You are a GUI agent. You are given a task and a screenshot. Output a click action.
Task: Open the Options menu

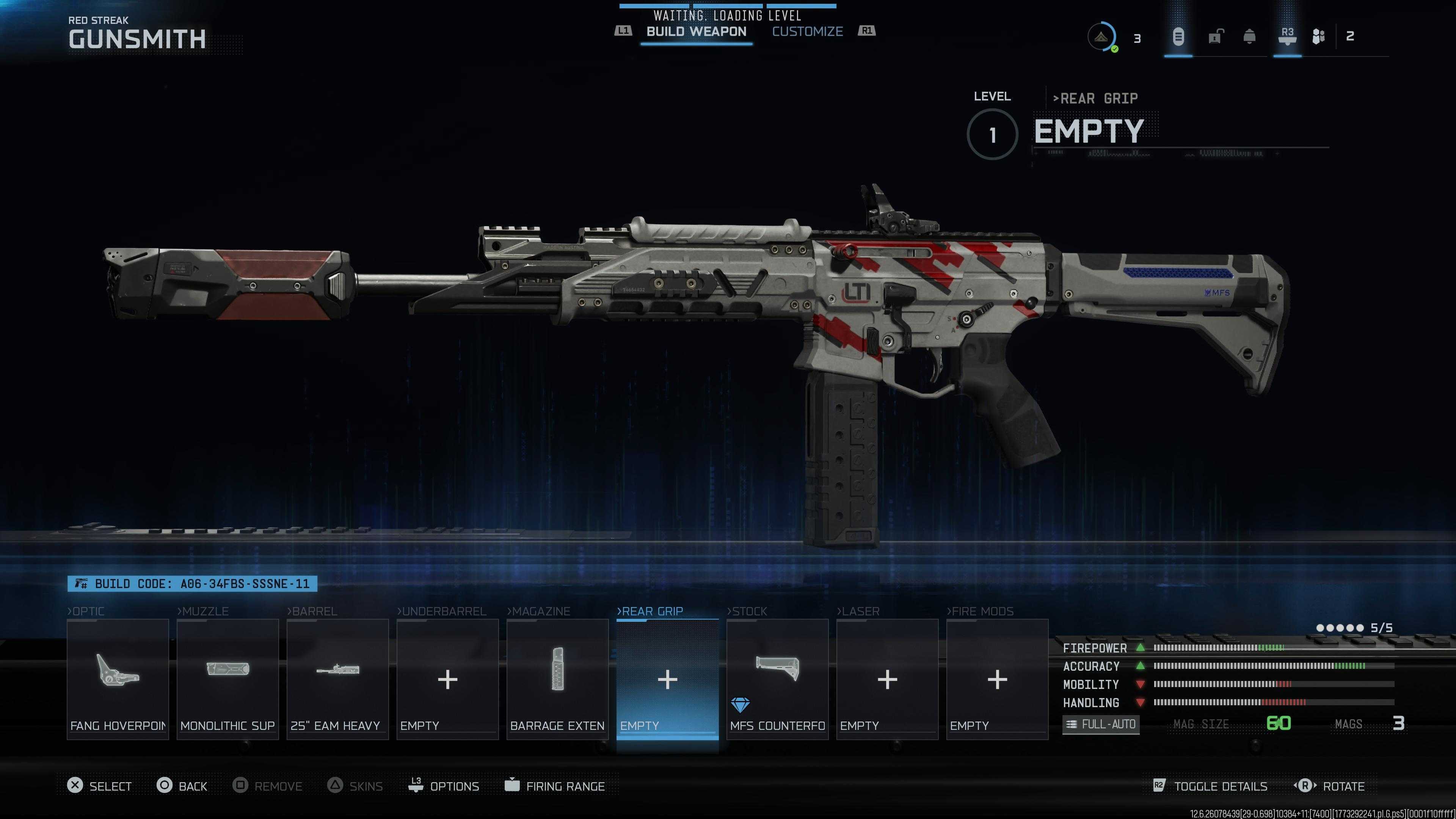(x=444, y=786)
